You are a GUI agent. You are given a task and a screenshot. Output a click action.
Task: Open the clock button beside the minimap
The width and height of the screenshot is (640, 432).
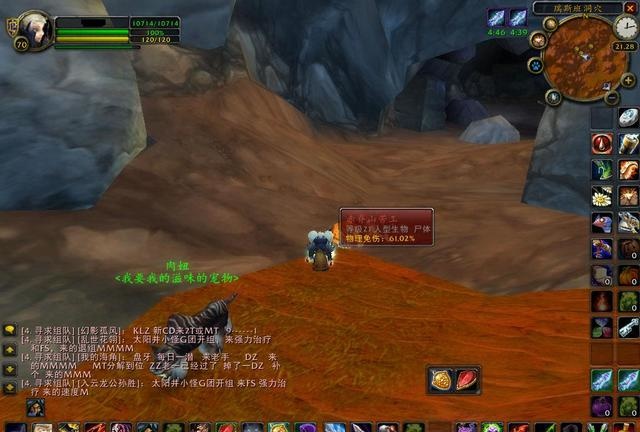625,27
